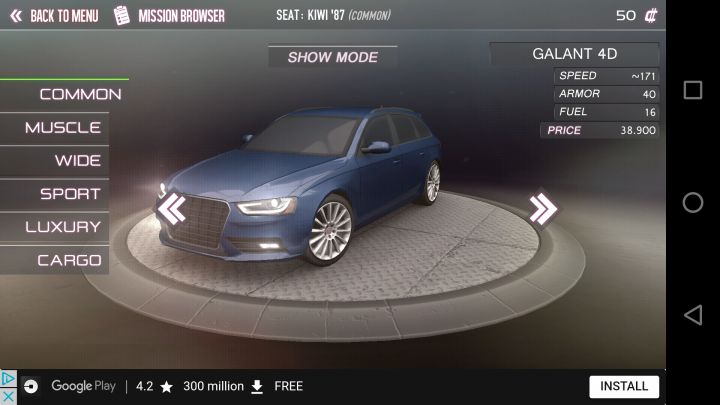Click Install on the ad banner

click(624, 386)
